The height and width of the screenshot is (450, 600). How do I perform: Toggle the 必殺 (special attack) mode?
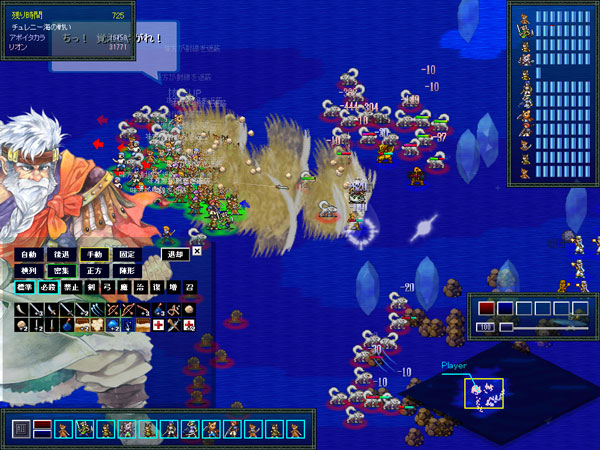(x=51, y=288)
